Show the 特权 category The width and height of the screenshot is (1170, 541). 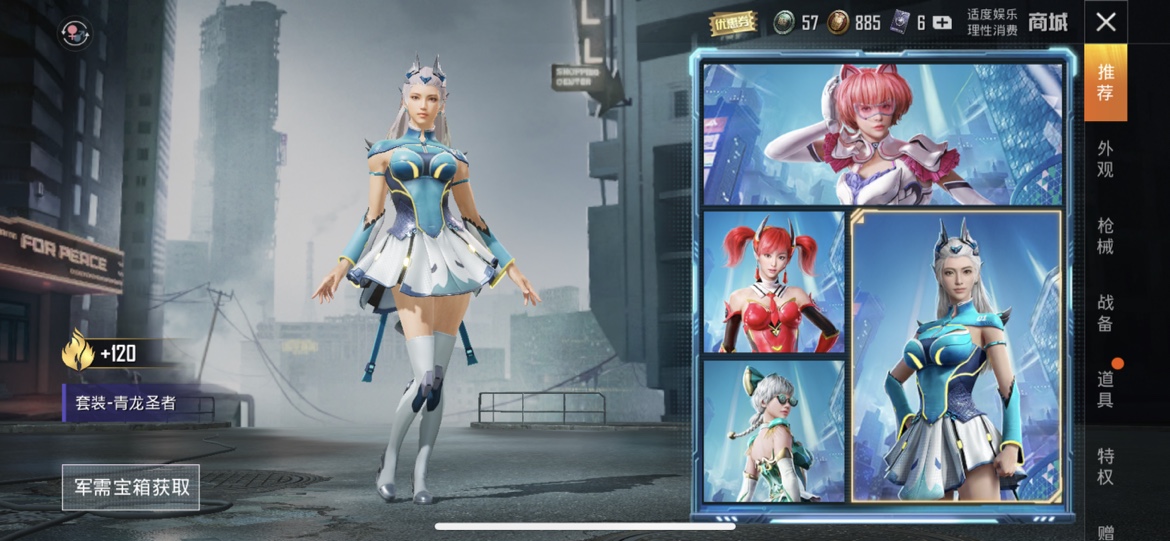point(1105,466)
